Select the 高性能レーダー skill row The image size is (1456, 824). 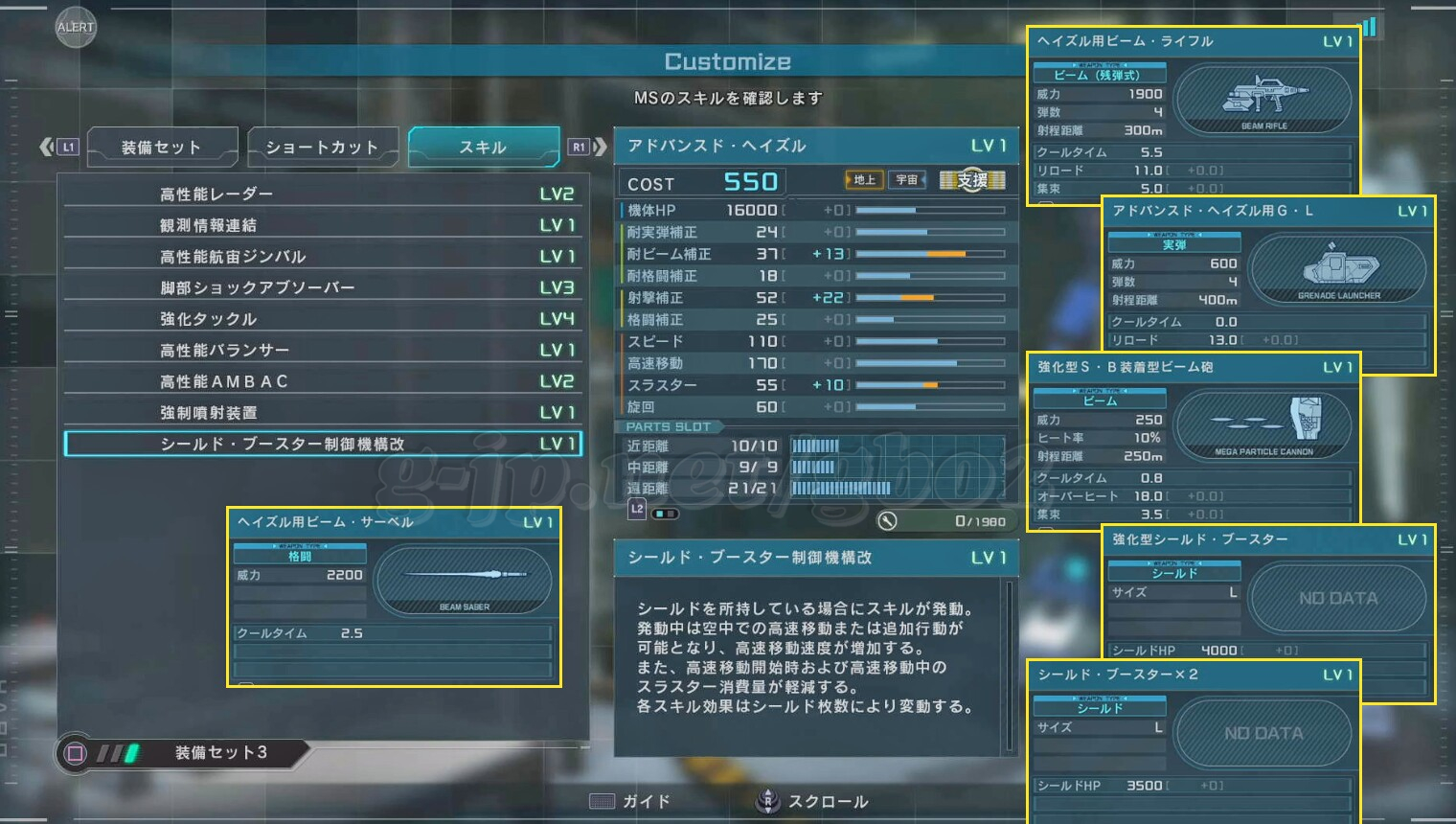323,195
